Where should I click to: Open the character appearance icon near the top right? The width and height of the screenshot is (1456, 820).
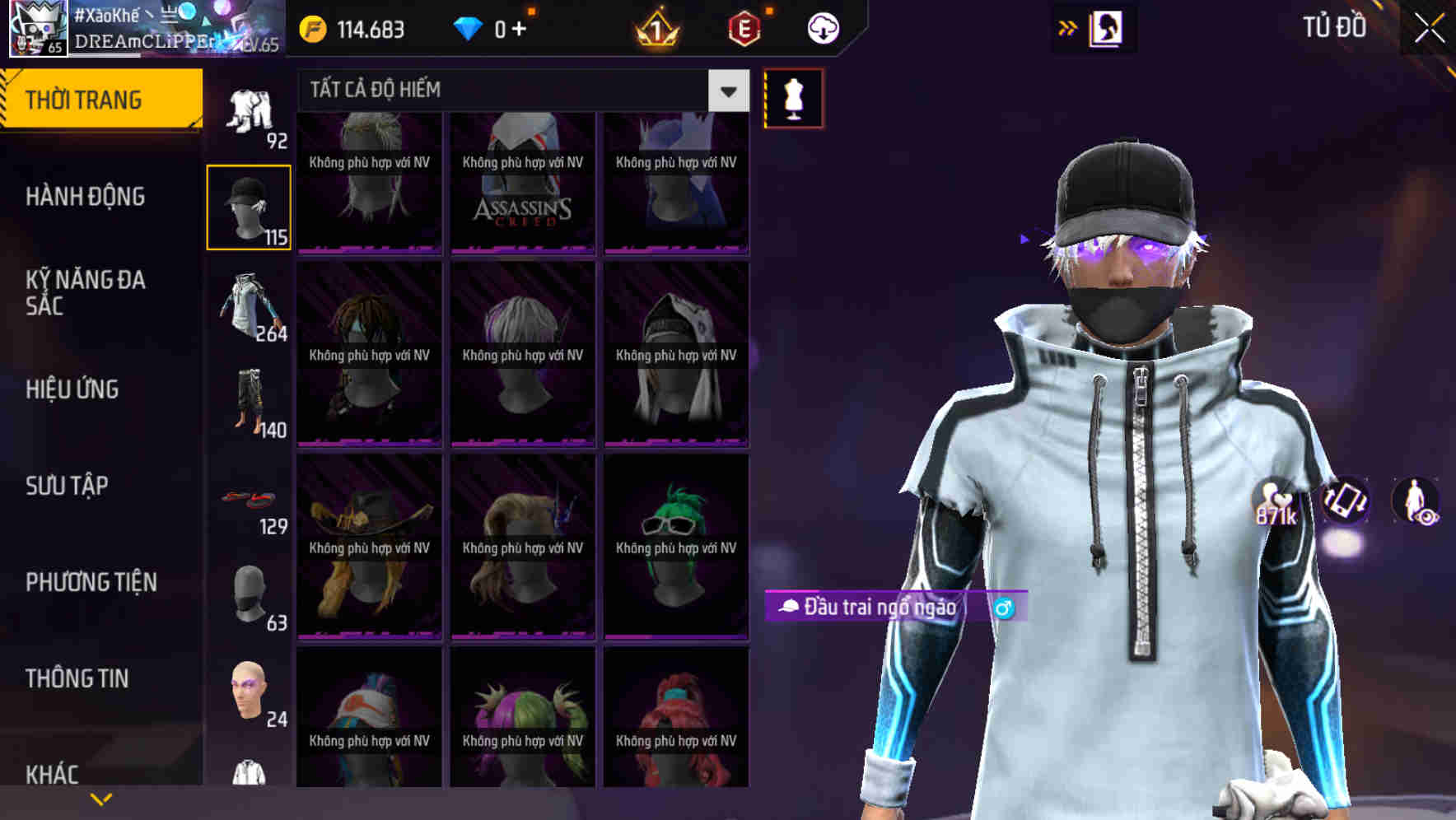tap(1107, 27)
